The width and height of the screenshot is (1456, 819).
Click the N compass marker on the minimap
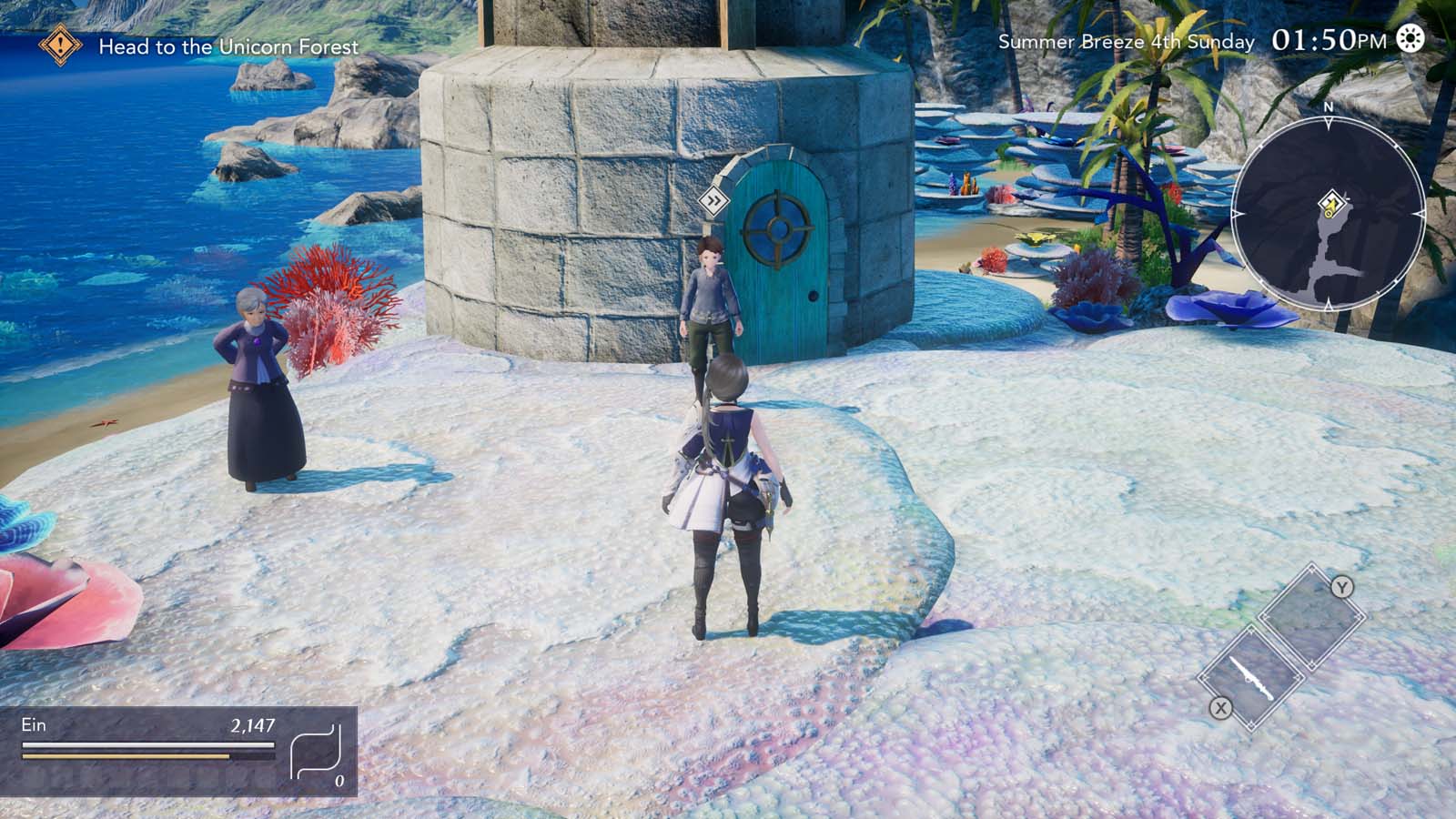tap(1329, 107)
